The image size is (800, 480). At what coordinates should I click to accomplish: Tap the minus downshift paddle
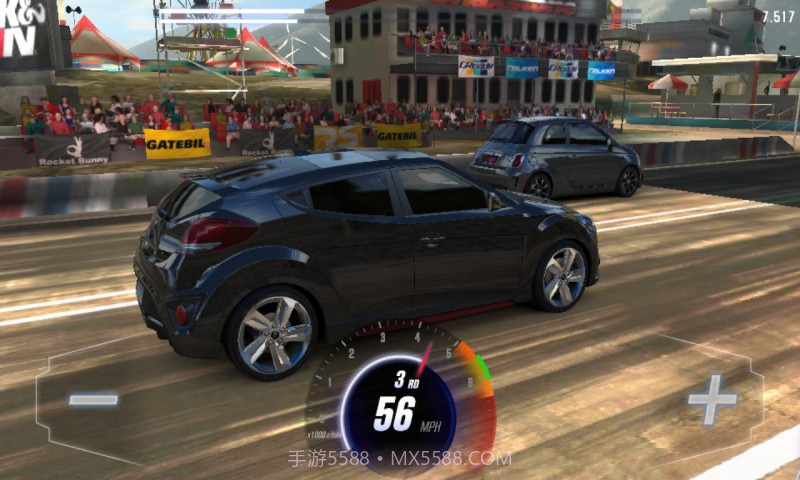93,400
